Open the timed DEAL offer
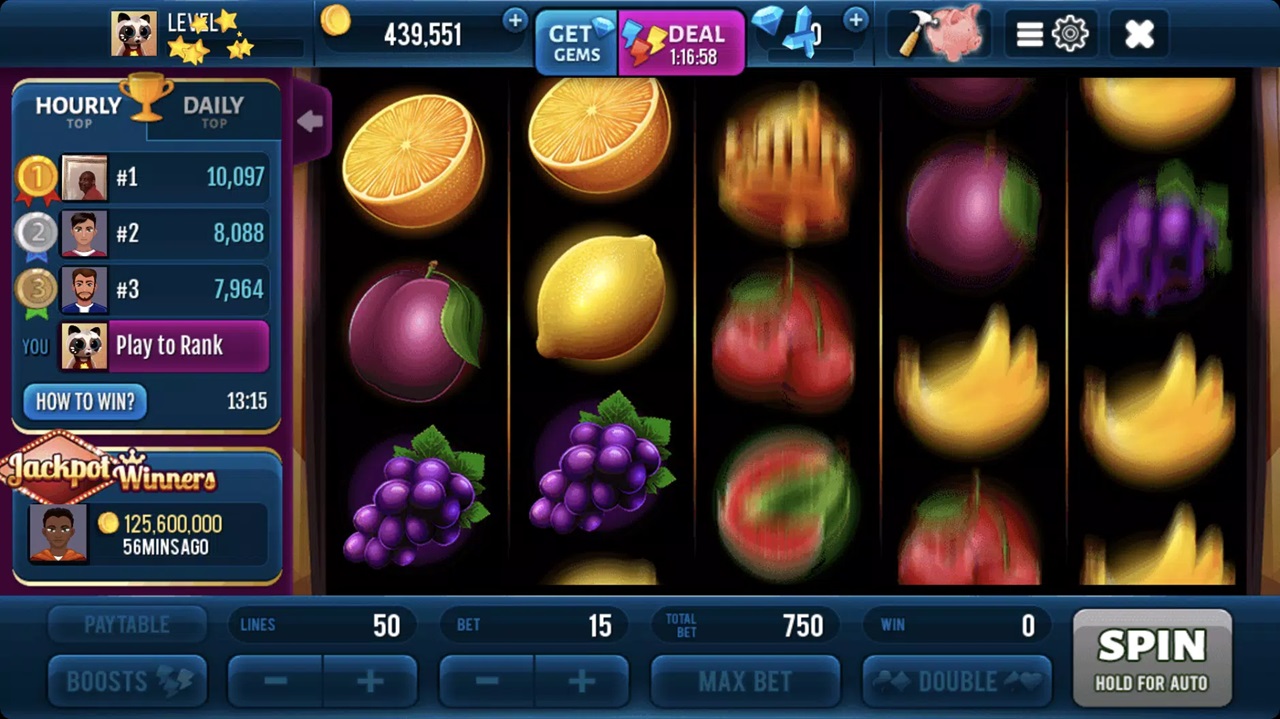Viewport: 1280px width, 719px height. click(x=682, y=44)
